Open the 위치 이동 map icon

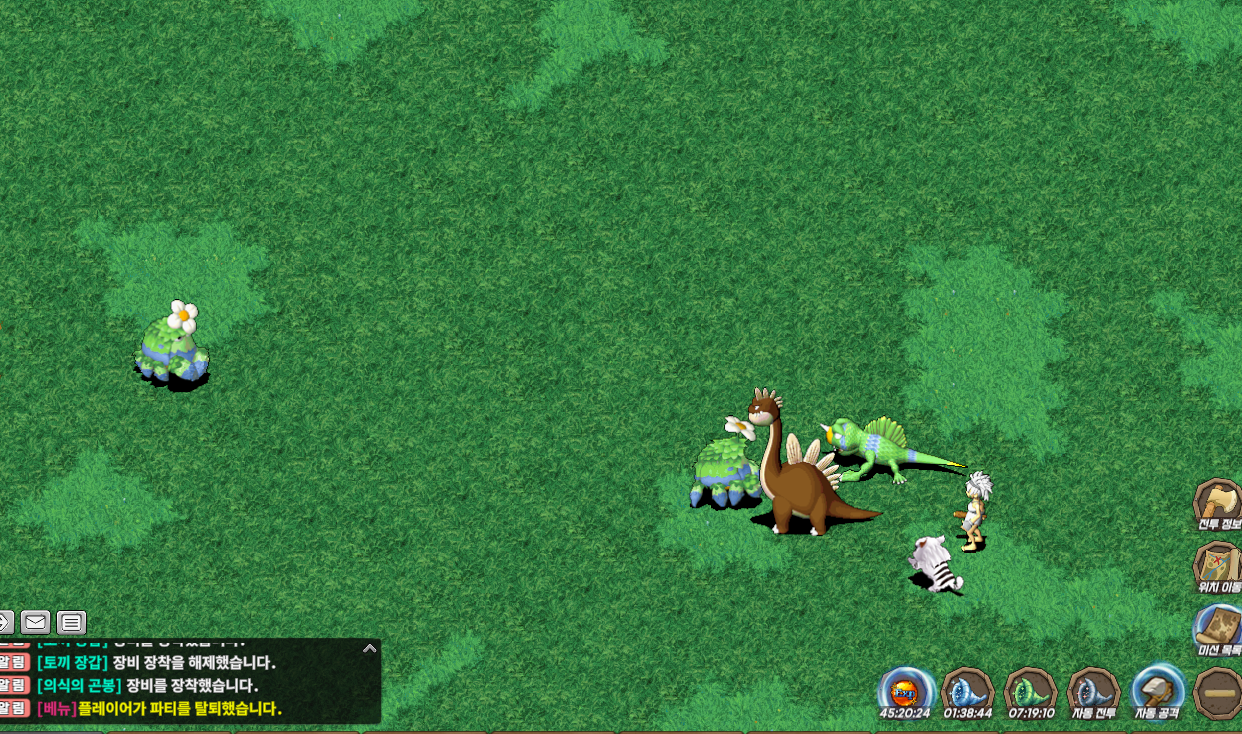tap(1217, 565)
